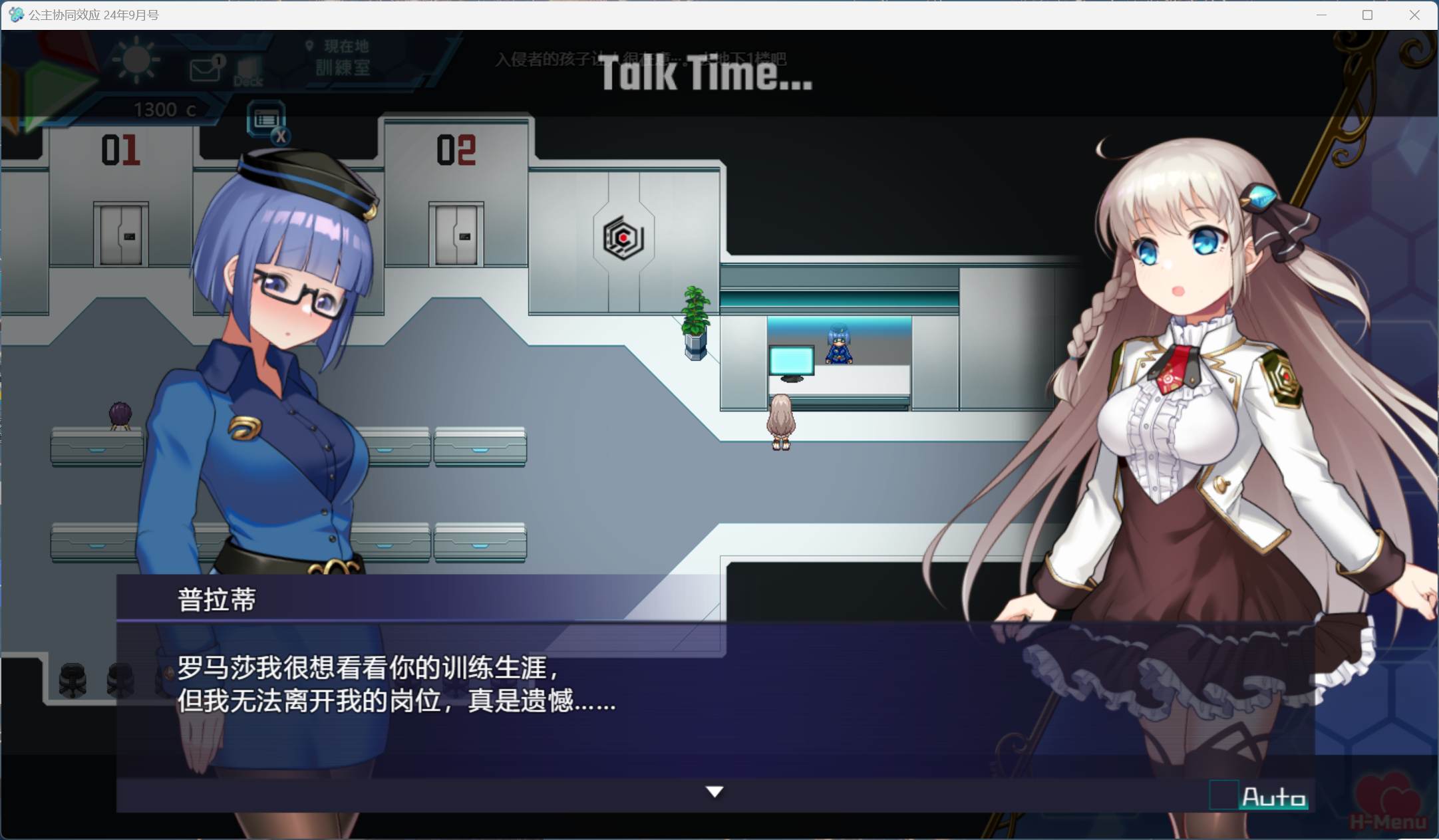Select the location pin icon beside 現在地
This screenshot has height=840, width=1439.
pos(308,46)
